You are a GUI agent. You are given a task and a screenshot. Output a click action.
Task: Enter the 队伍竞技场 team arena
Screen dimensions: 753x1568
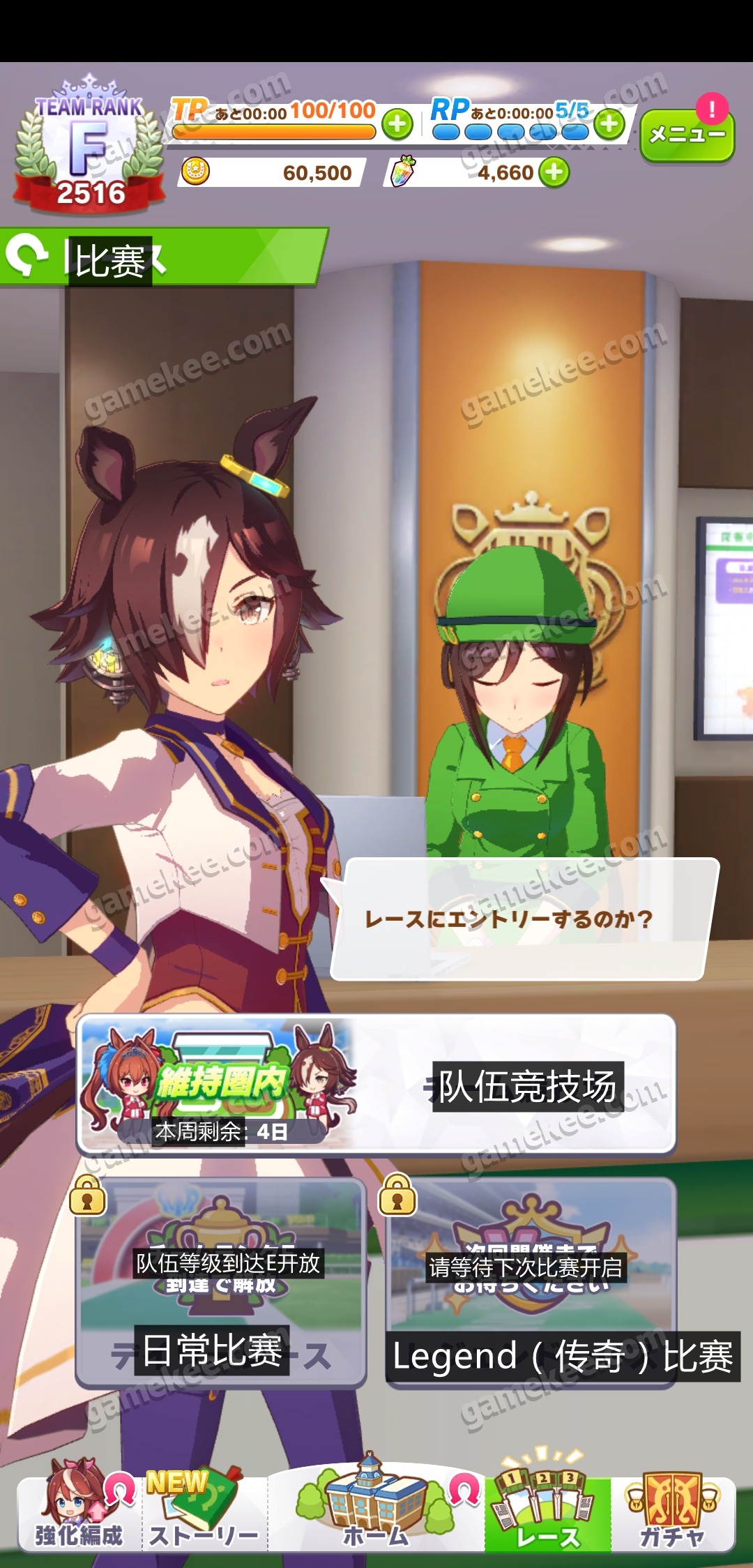(376, 1085)
